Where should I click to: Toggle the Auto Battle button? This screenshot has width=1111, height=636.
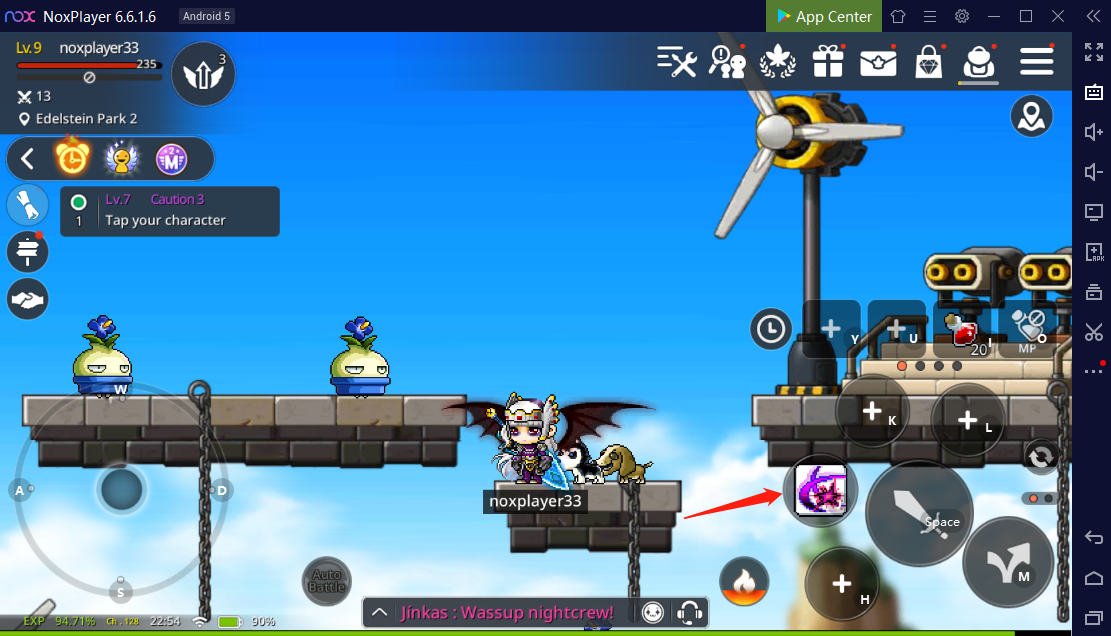pyautogui.click(x=327, y=581)
